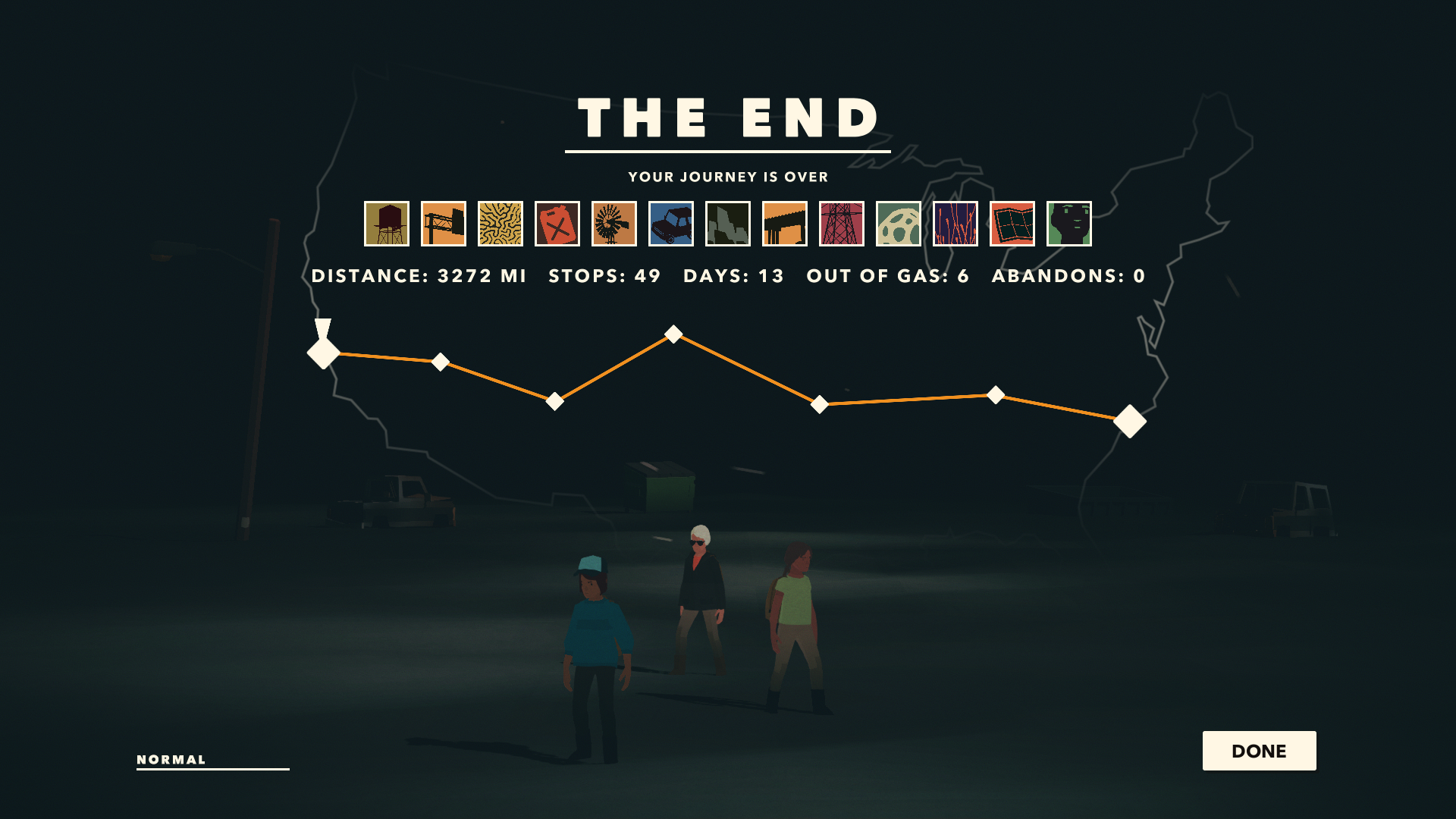Click the DONE button

point(1259,751)
